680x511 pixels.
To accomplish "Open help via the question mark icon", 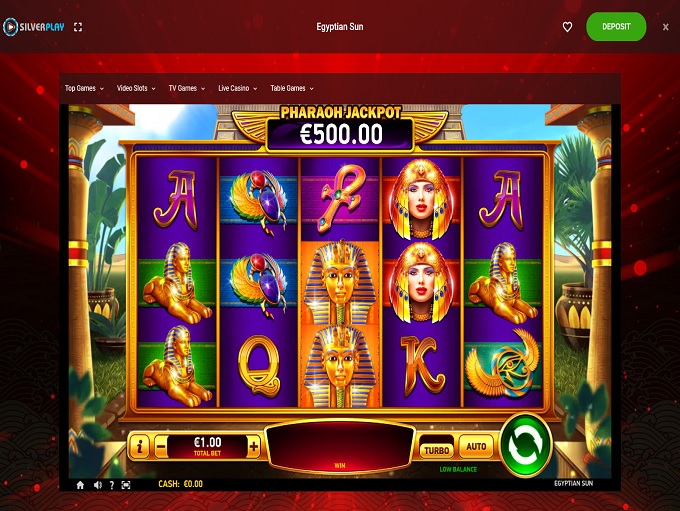I will 111,485.
